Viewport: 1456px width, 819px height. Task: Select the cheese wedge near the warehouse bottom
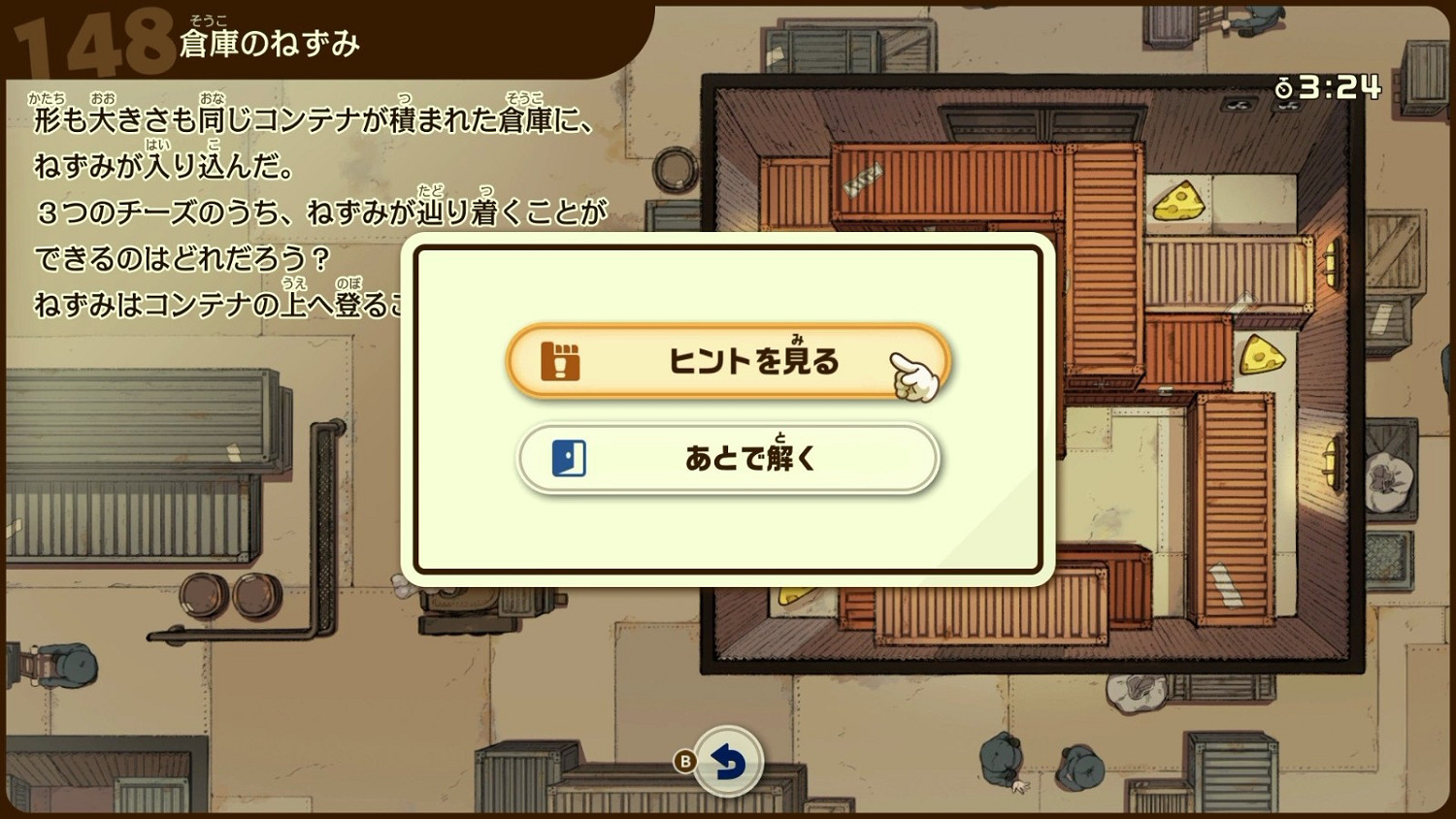793,596
